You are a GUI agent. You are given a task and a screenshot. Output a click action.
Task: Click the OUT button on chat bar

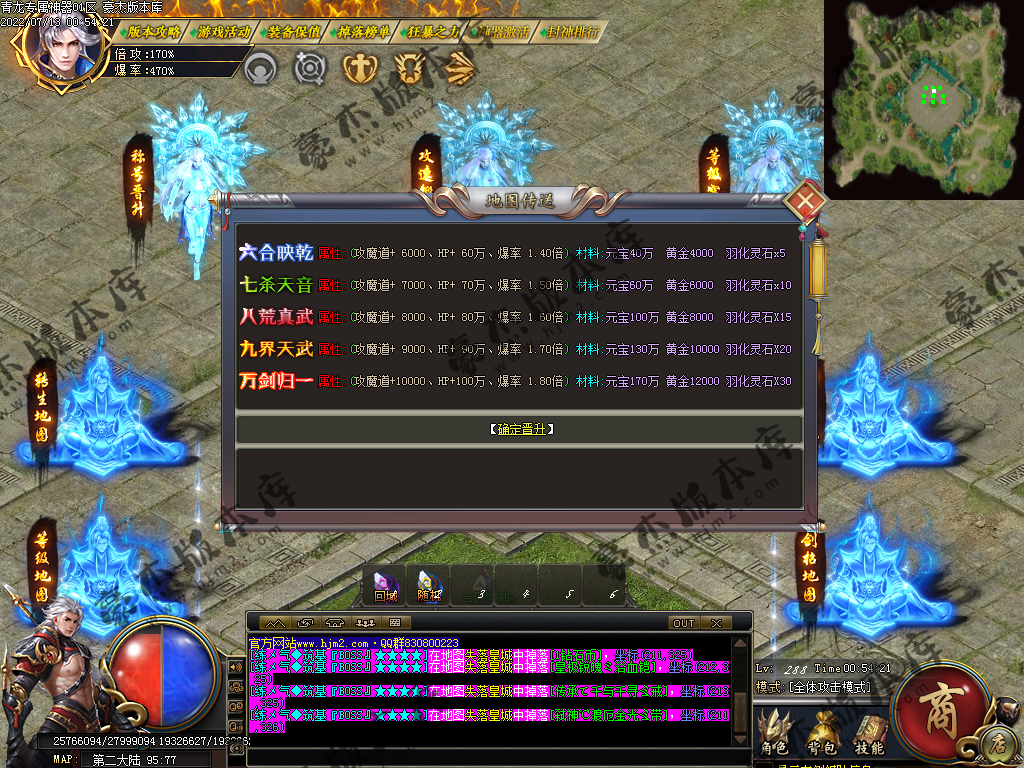click(x=684, y=623)
